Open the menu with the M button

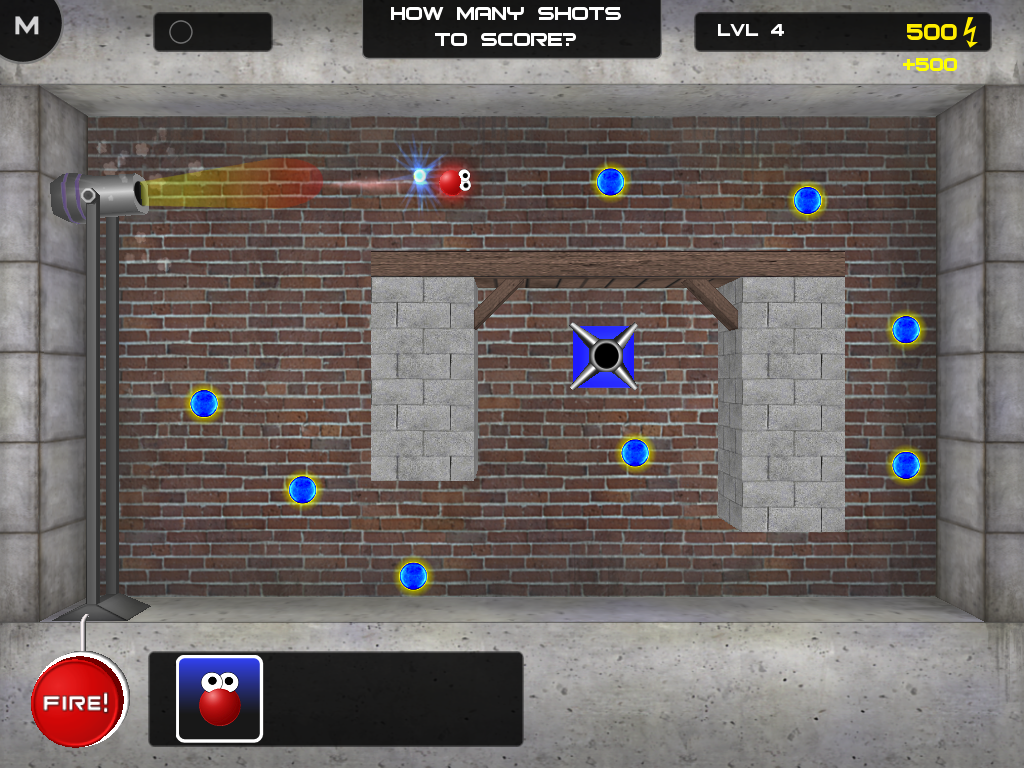(27, 26)
